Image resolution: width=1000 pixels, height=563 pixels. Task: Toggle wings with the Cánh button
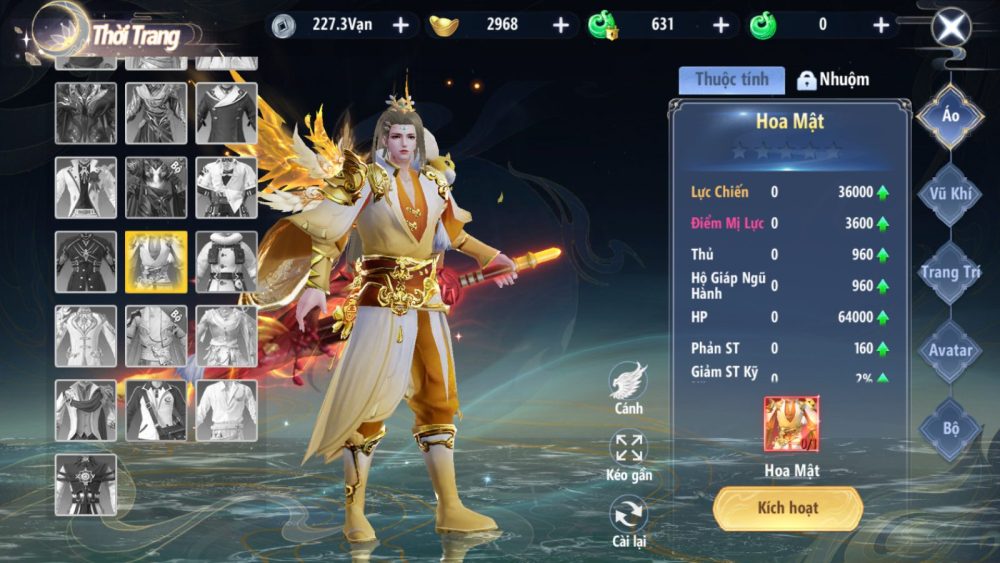[x=629, y=386]
